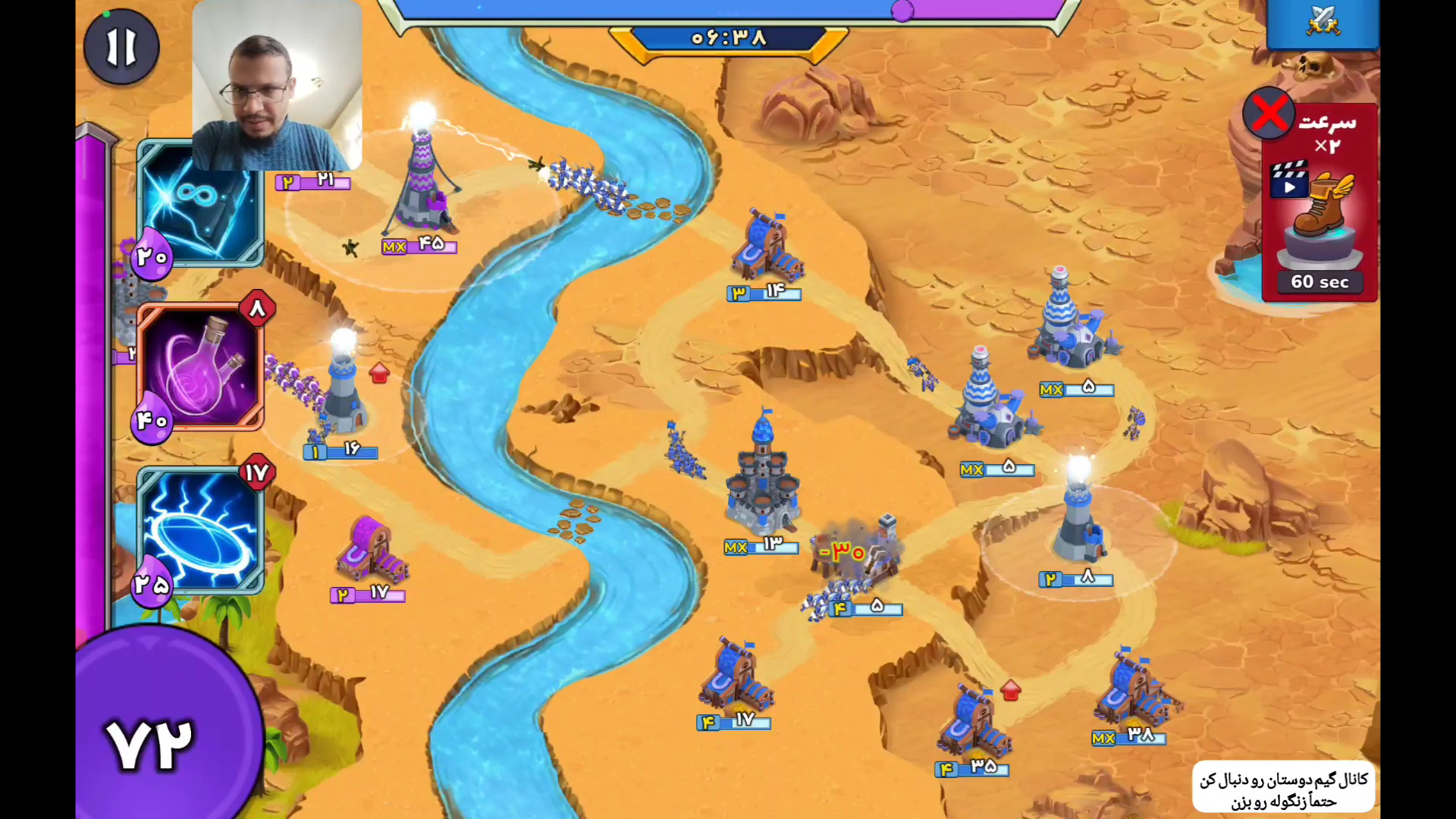Activate the blue lightning ring spell card

click(201, 529)
